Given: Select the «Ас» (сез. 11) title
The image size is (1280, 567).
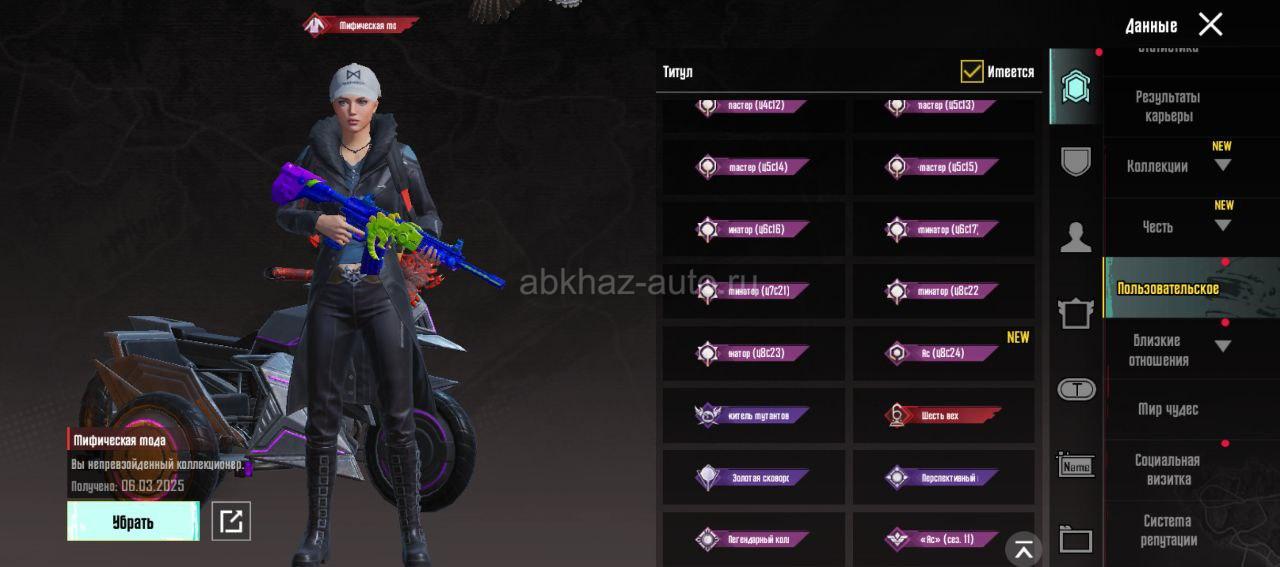Looking at the screenshot, I should [943, 539].
